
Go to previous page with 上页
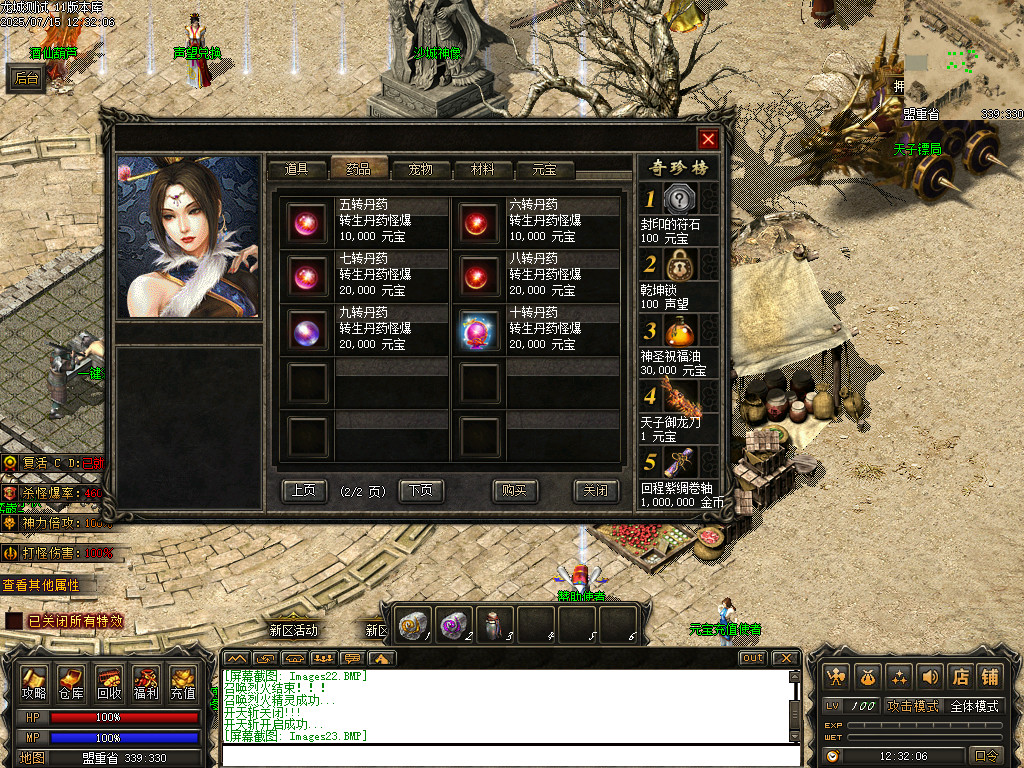point(304,490)
